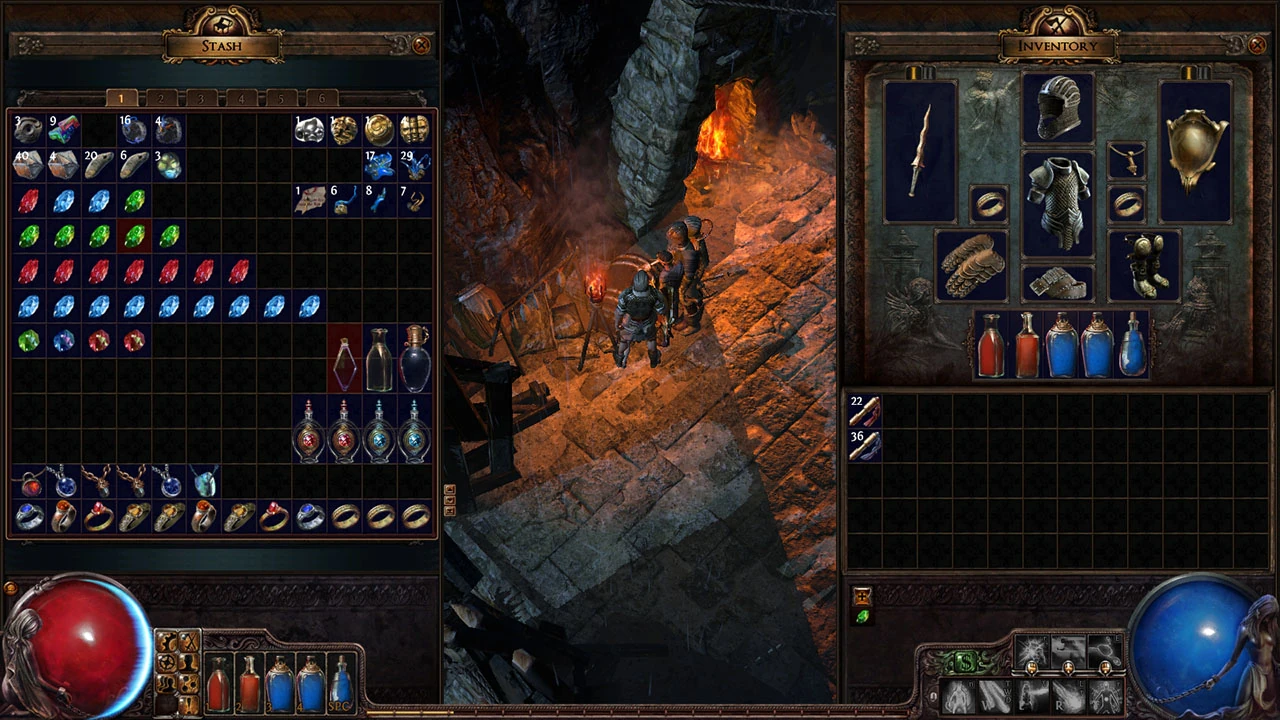The height and width of the screenshot is (720, 1280).
Task: Click the pentagram world panel icon near the globe
Action: pos(167,661)
